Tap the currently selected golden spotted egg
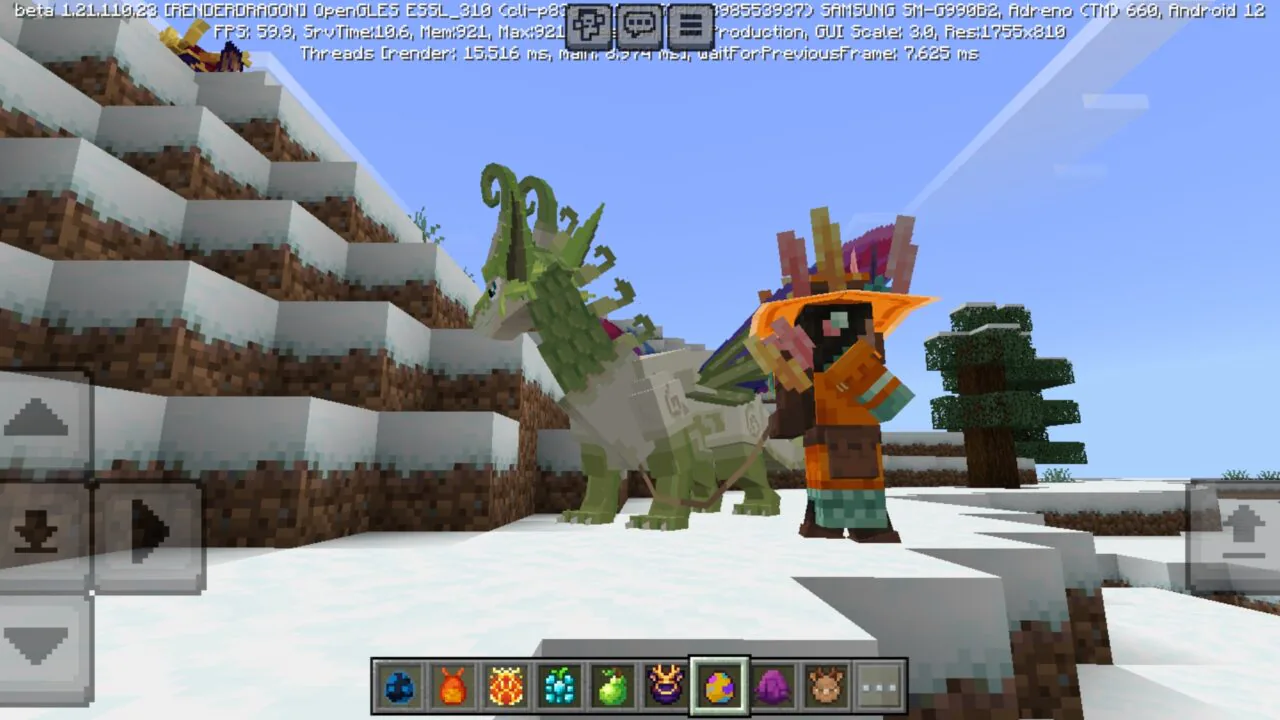 tap(719, 685)
